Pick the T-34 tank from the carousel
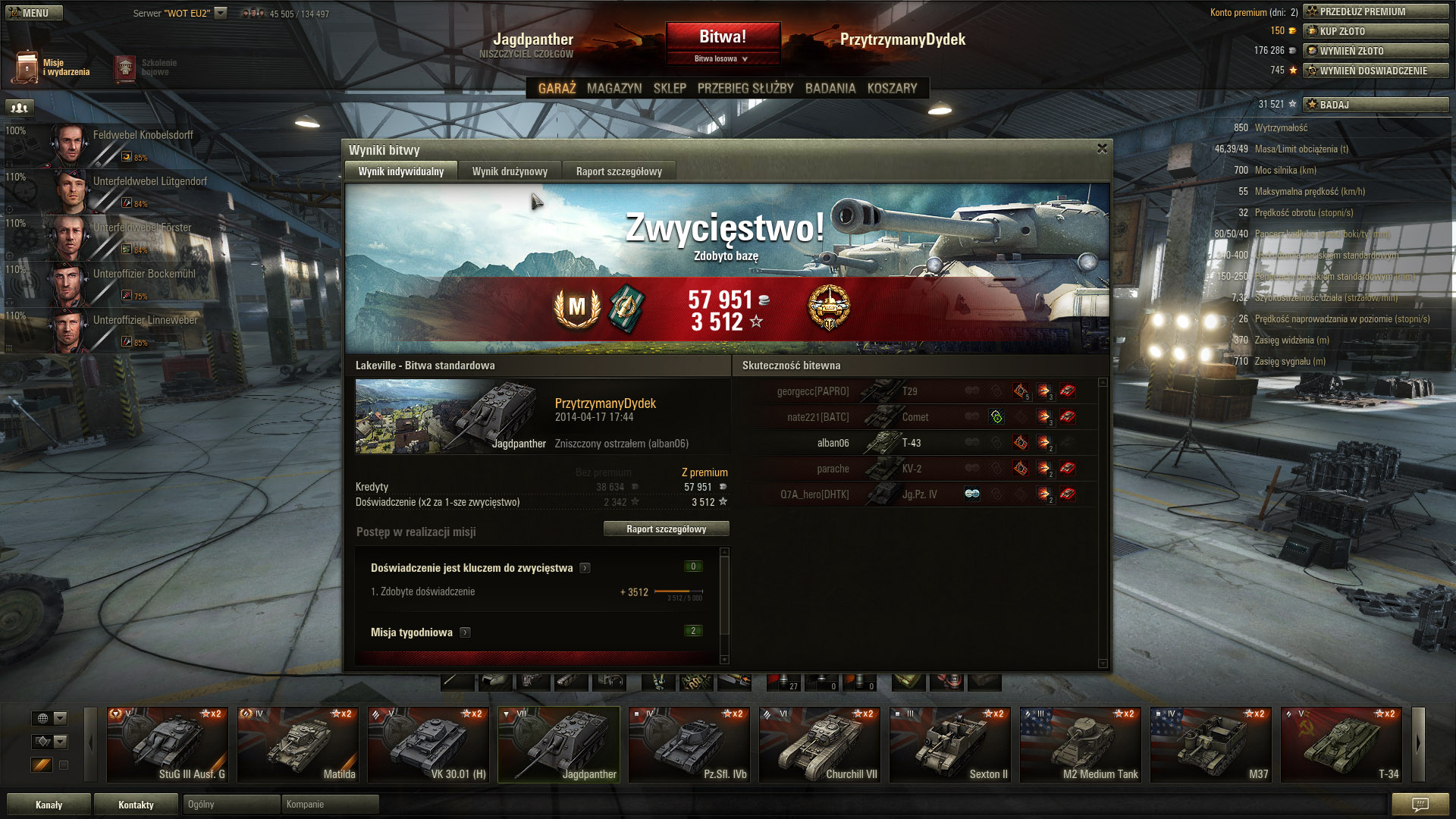Screen dimensions: 1456x819 click(x=1341, y=745)
